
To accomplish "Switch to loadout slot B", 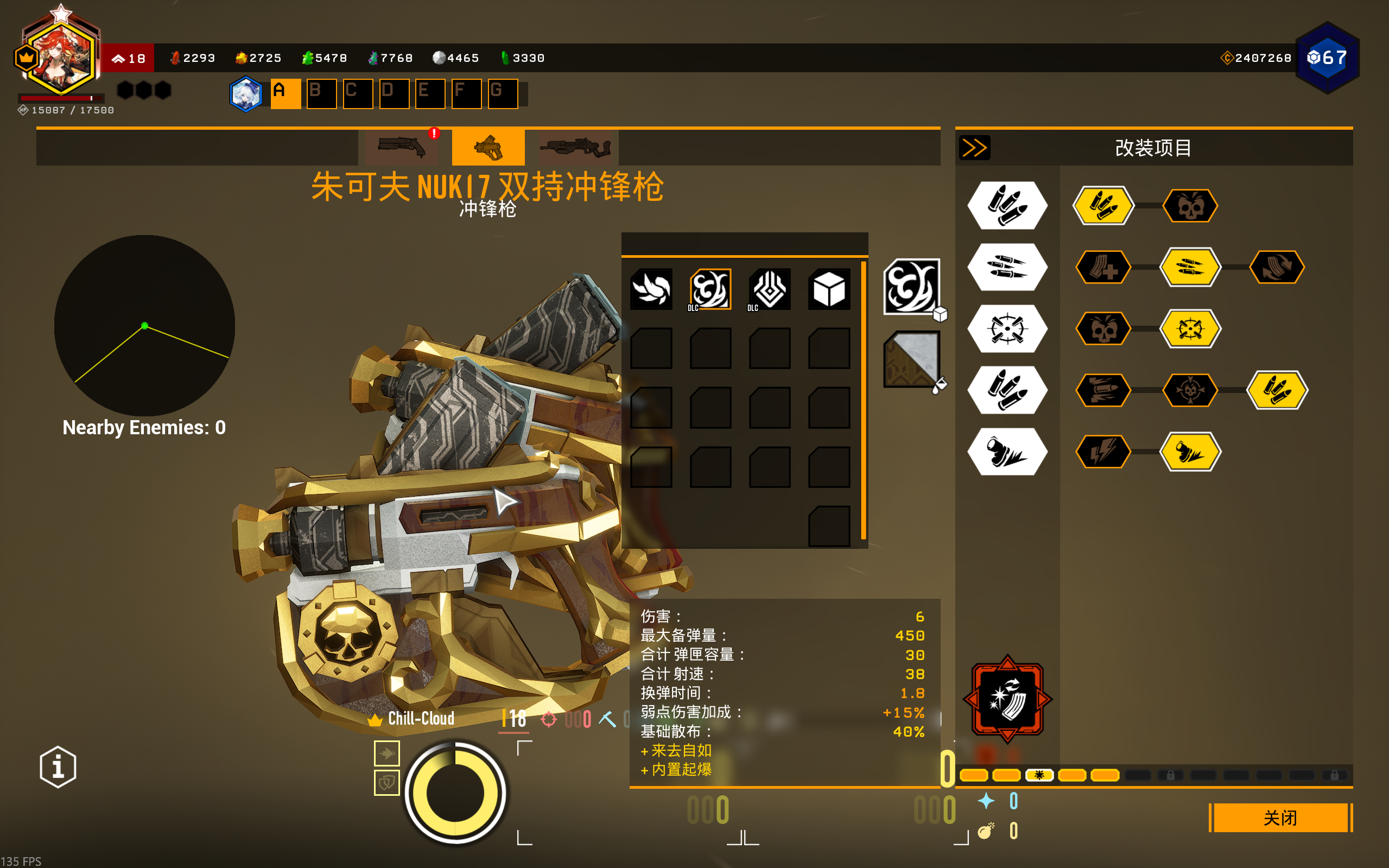I will tap(321, 93).
